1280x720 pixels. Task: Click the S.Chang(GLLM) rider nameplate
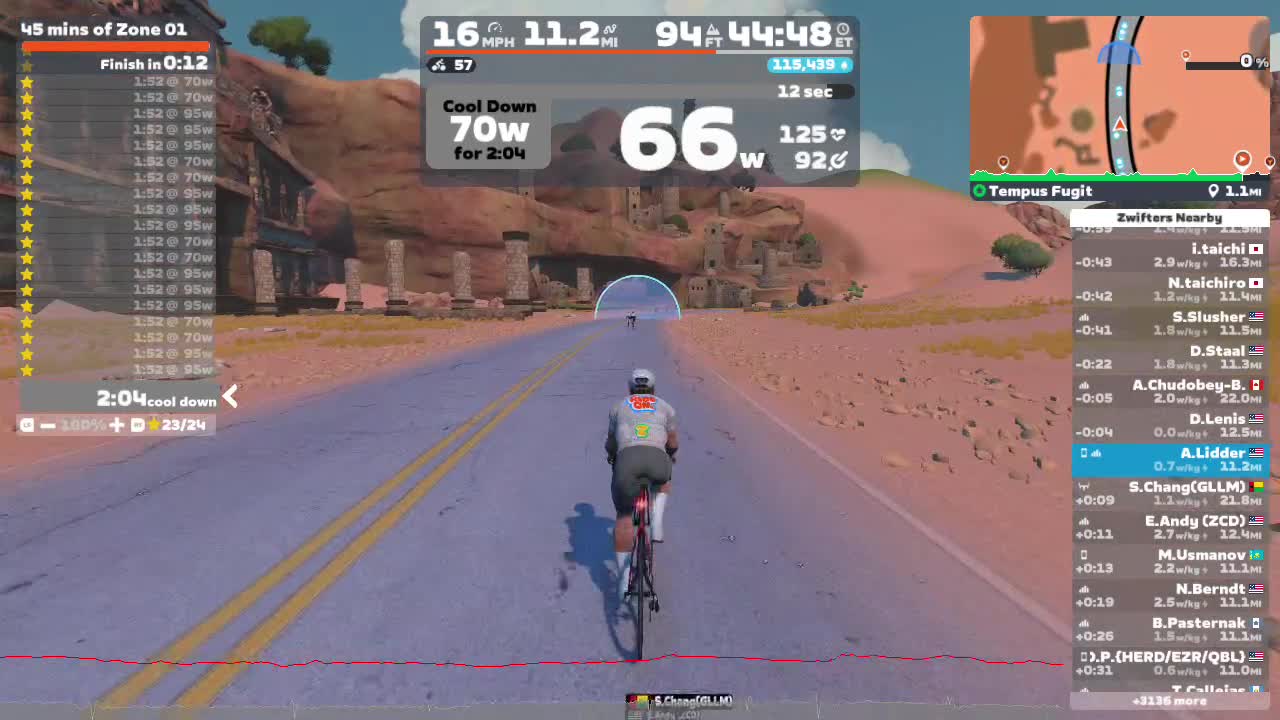point(683,700)
